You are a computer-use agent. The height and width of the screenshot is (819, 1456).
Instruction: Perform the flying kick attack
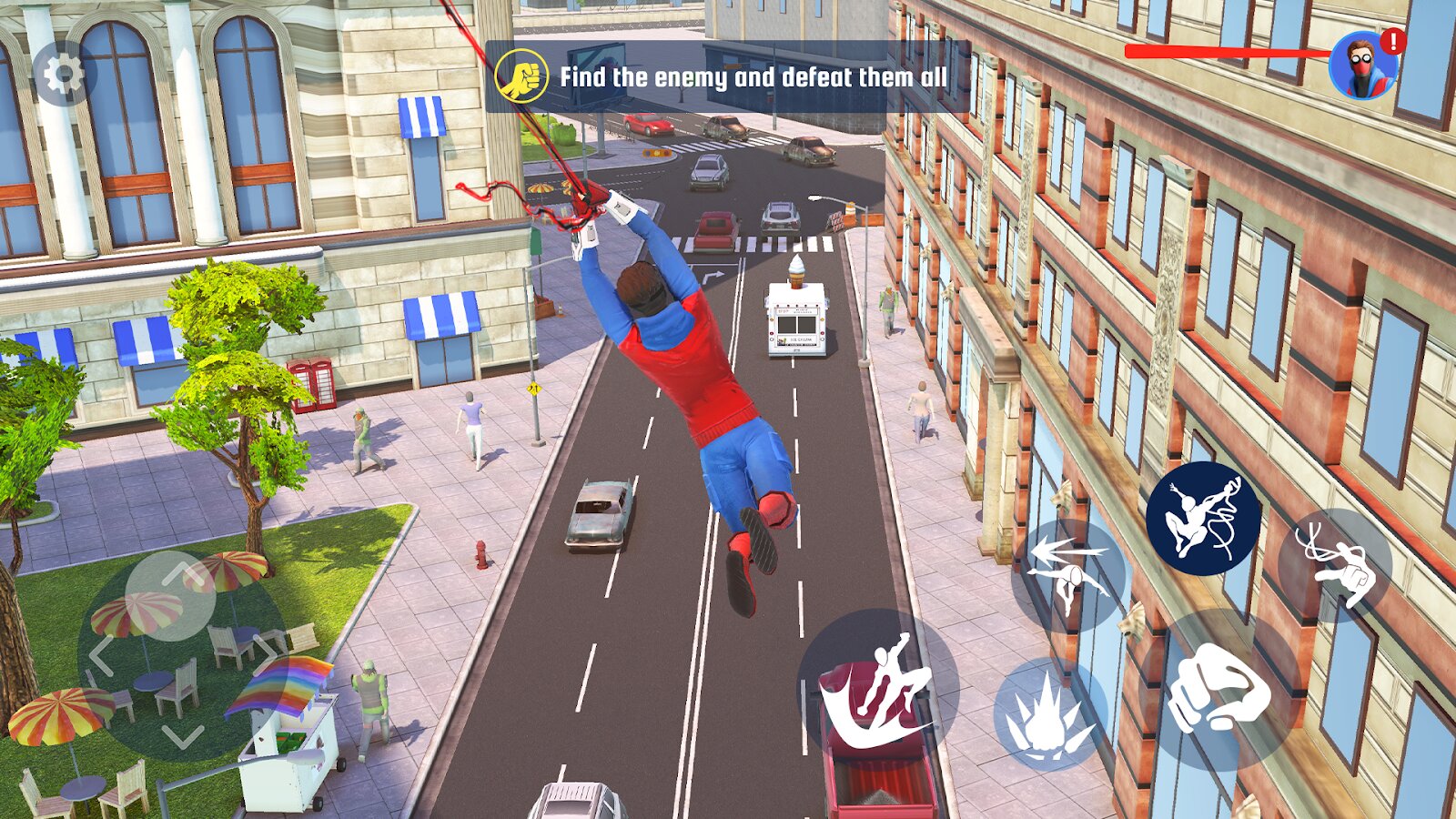coord(877,688)
